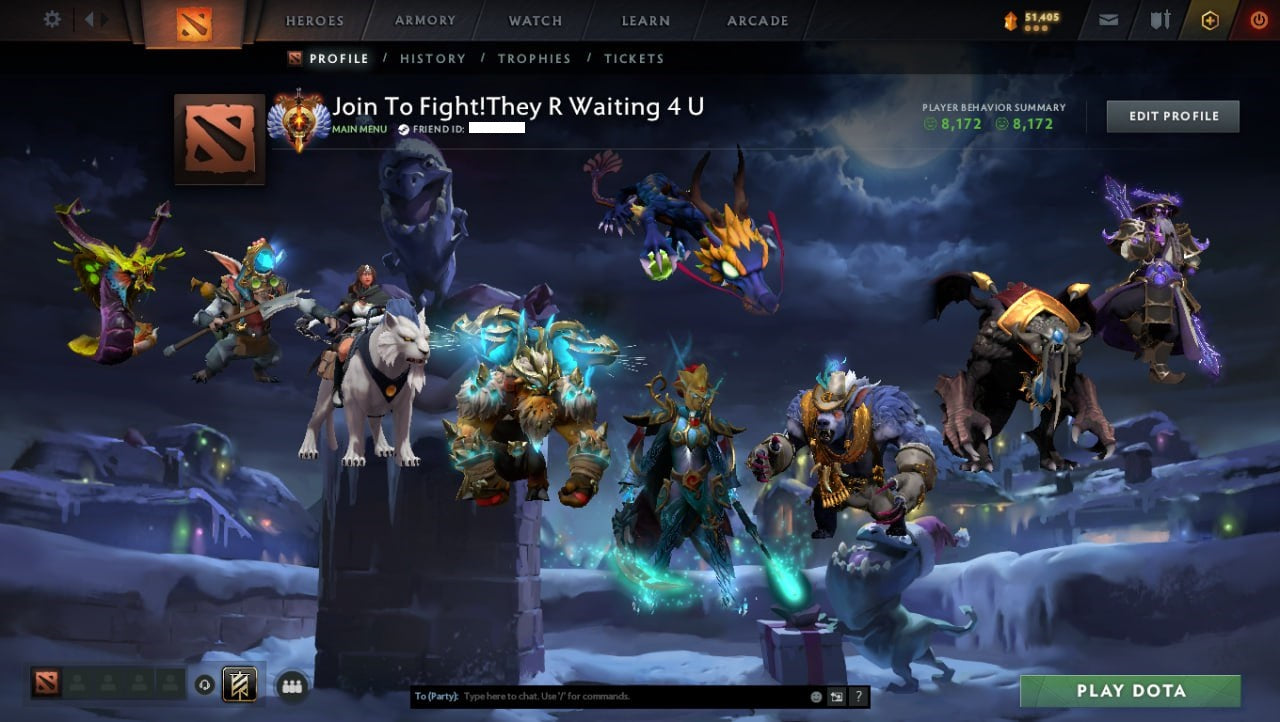Click the MAIN MENU label under player name
The image size is (1280, 722).
click(359, 129)
